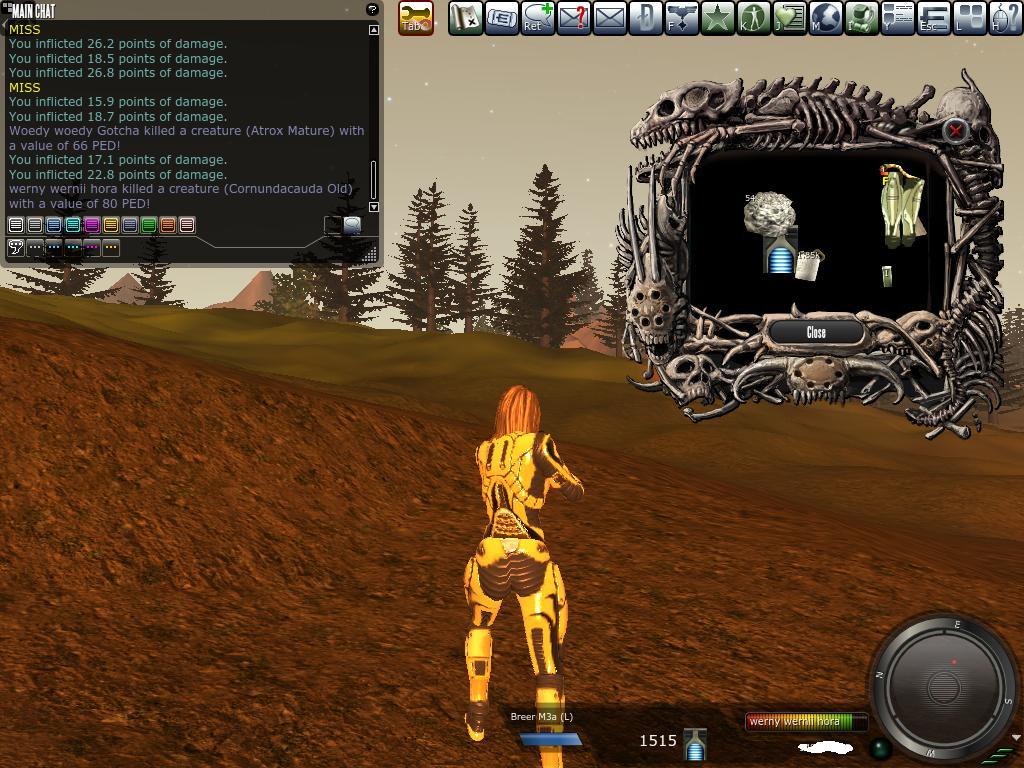
Task: Select the white ore lump loot item
Action: pyautogui.click(x=768, y=213)
